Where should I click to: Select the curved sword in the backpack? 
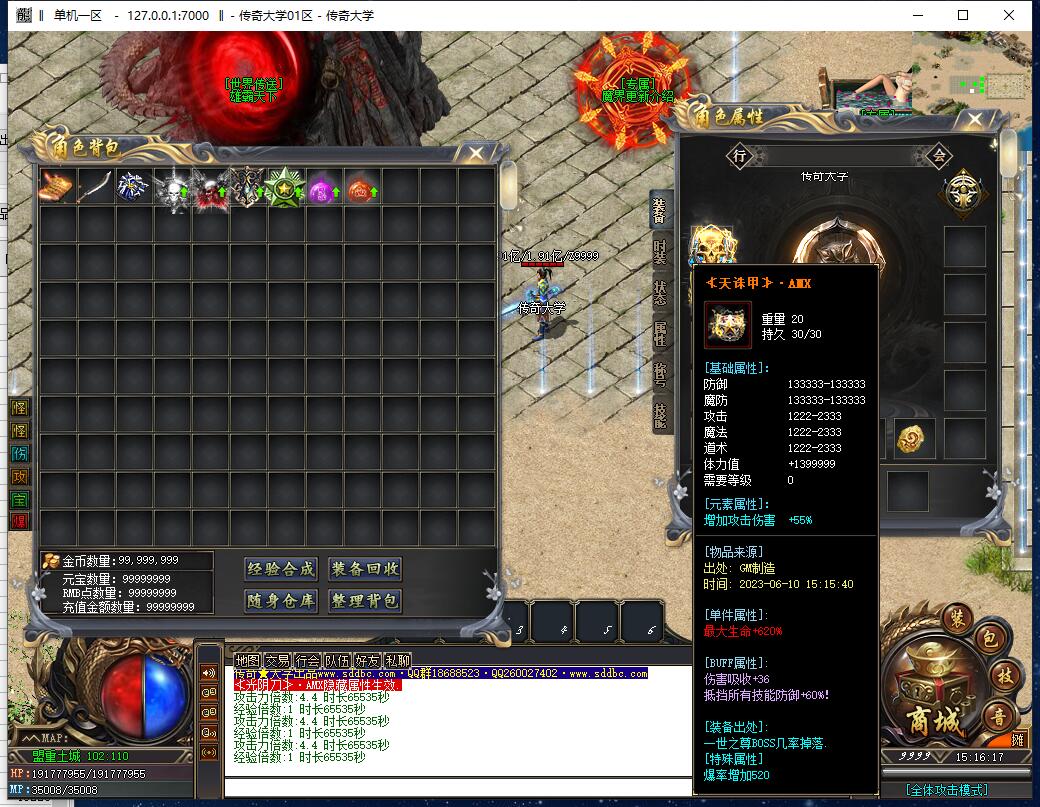(95, 187)
